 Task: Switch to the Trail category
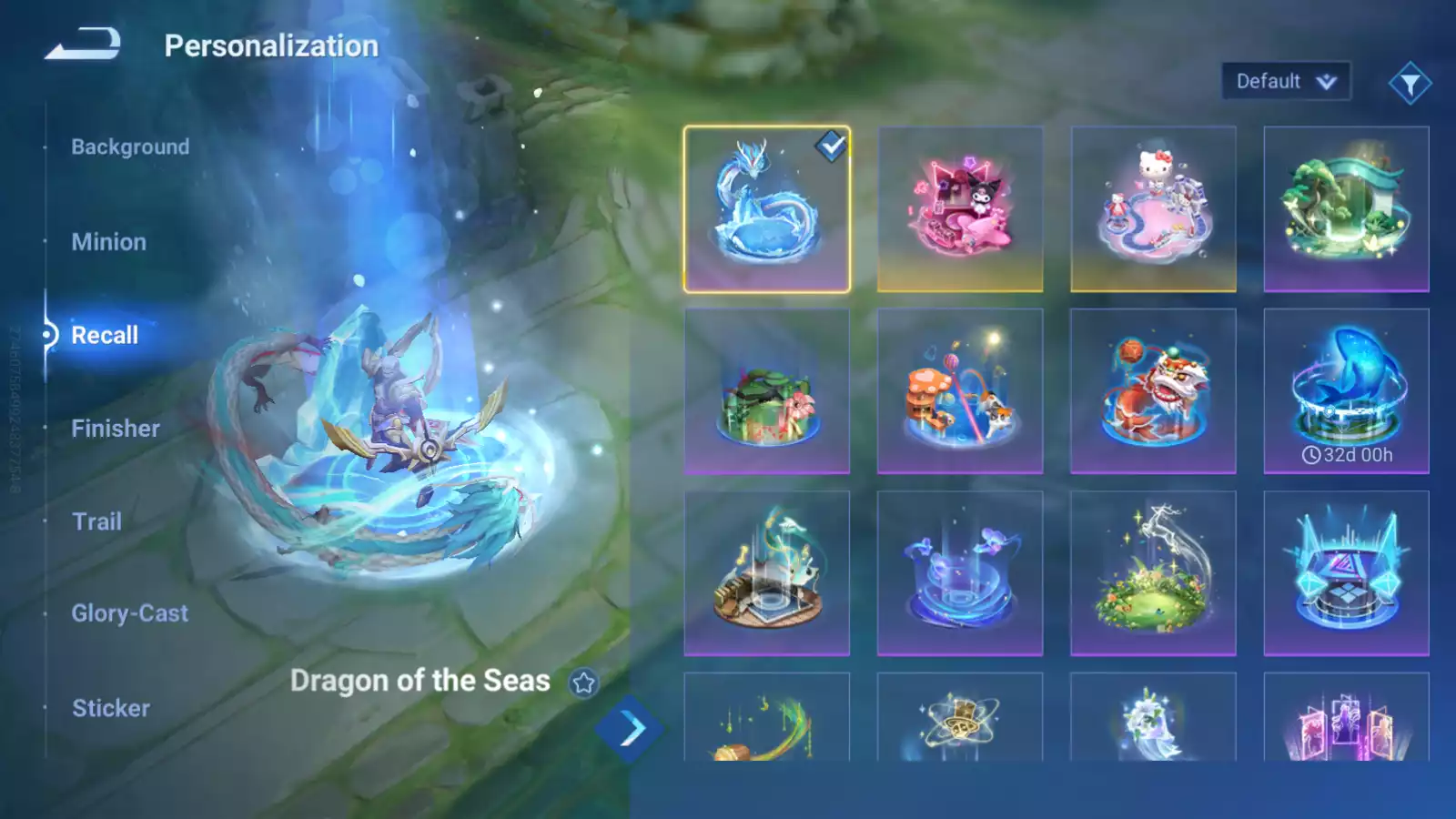click(96, 521)
